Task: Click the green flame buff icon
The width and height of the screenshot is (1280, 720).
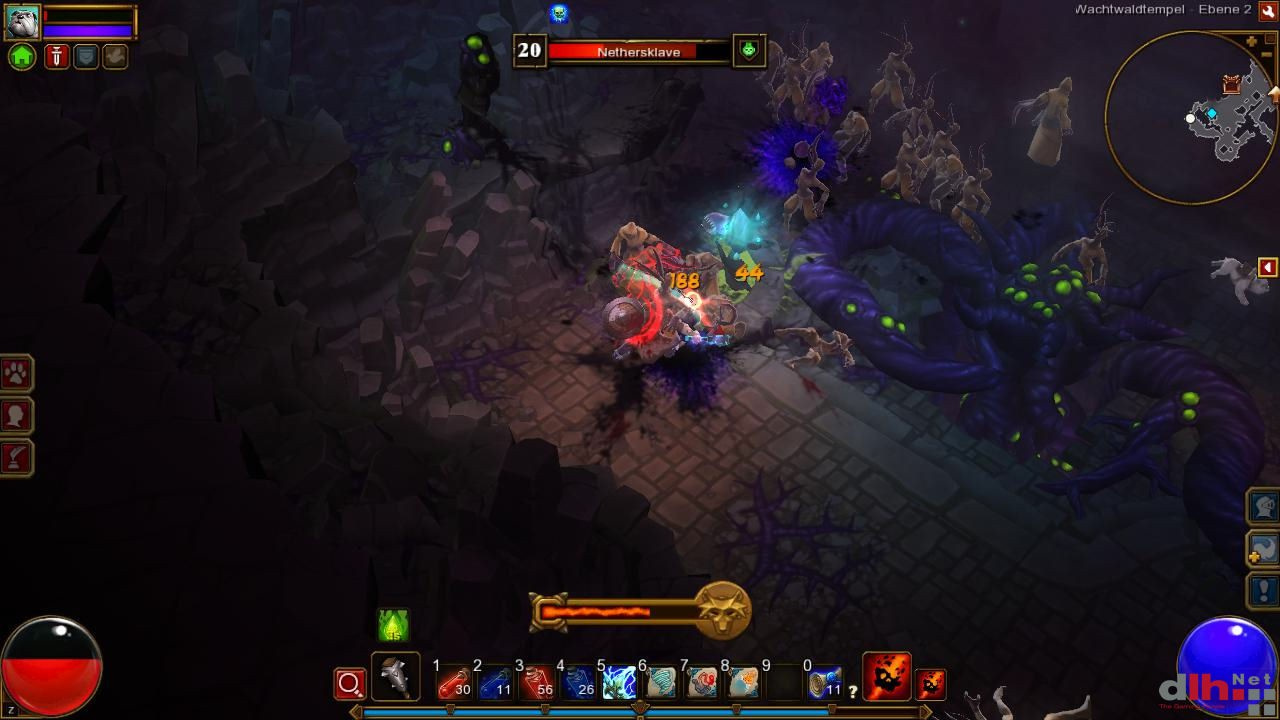Action: [x=393, y=626]
